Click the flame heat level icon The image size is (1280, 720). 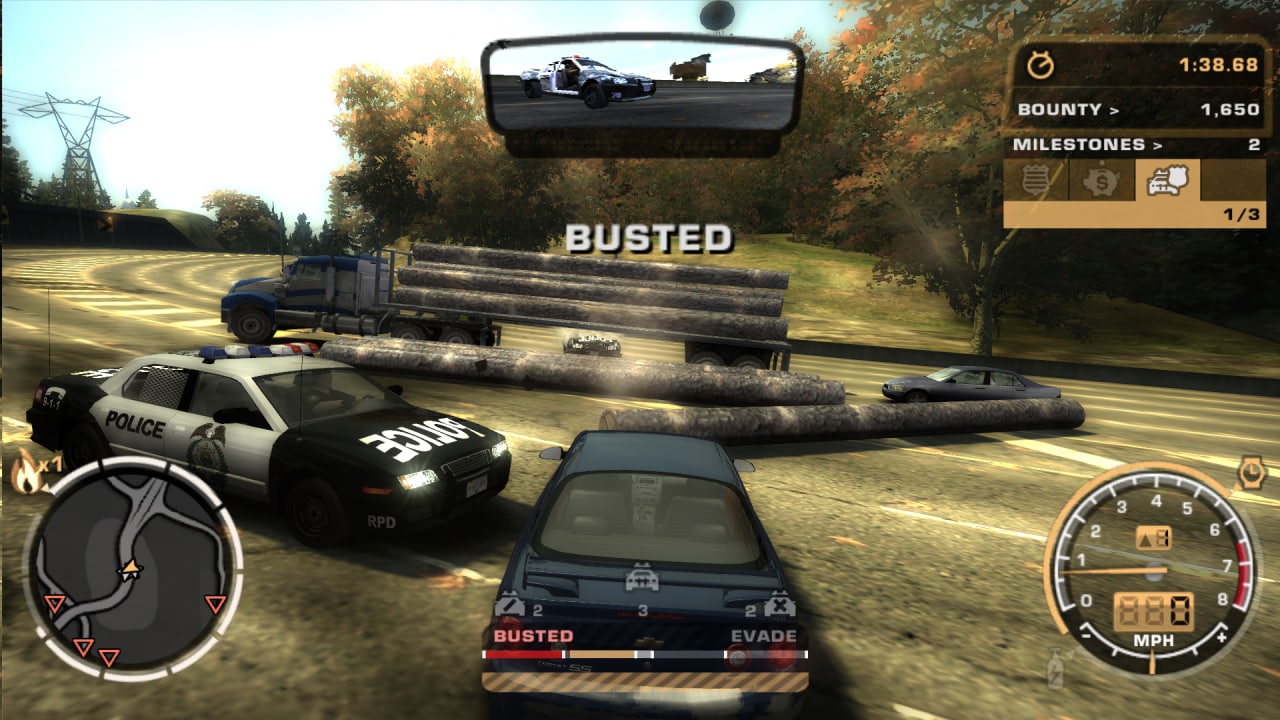[27, 470]
